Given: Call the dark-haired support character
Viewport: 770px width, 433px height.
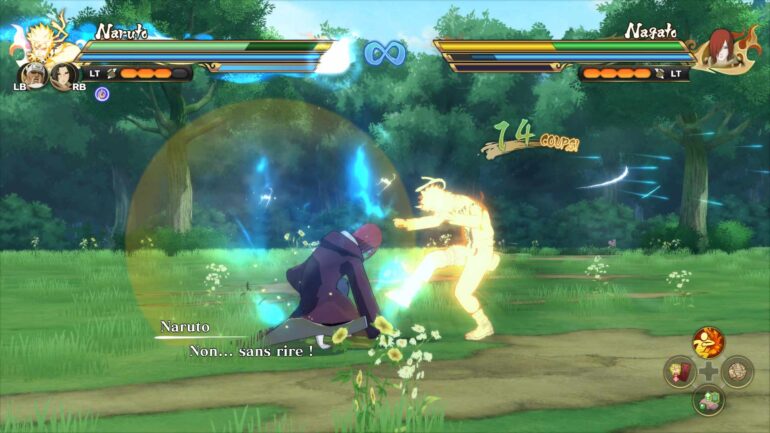Looking at the screenshot, I should [63, 75].
